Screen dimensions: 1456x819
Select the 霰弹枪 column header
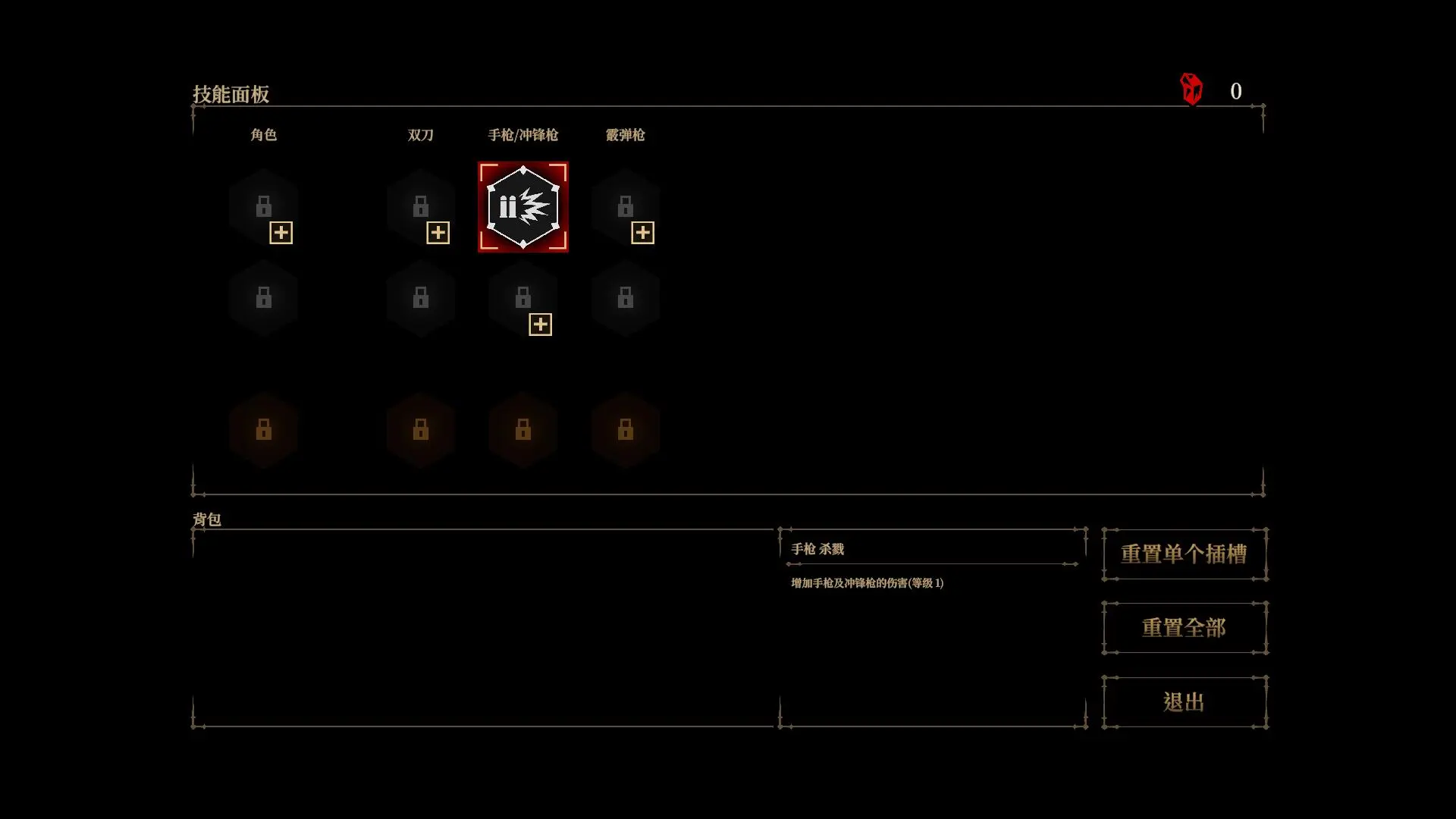click(x=626, y=135)
